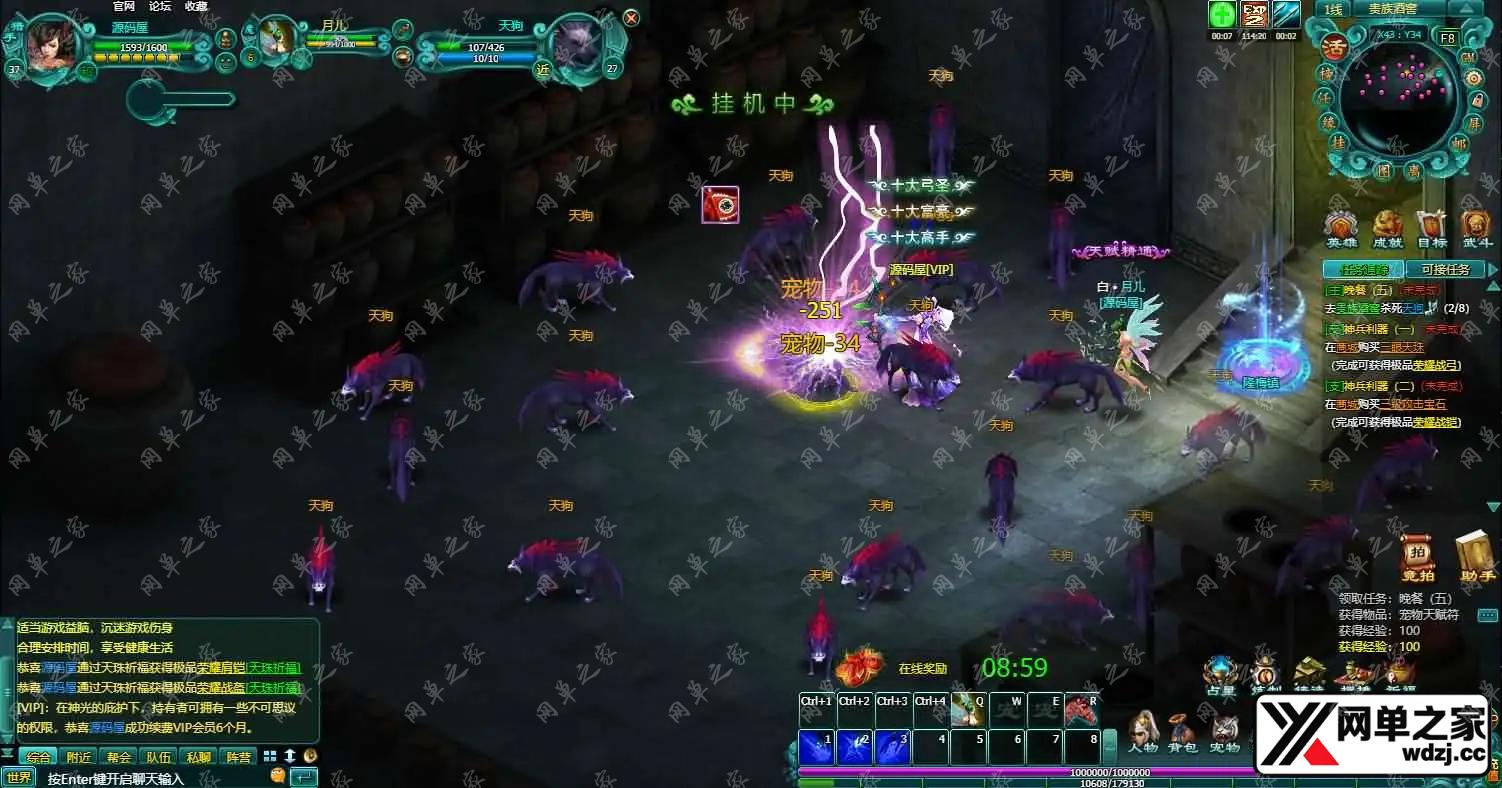Open the 背包 backpack inventory
This screenshot has width=1502, height=788.
pos(1183,732)
